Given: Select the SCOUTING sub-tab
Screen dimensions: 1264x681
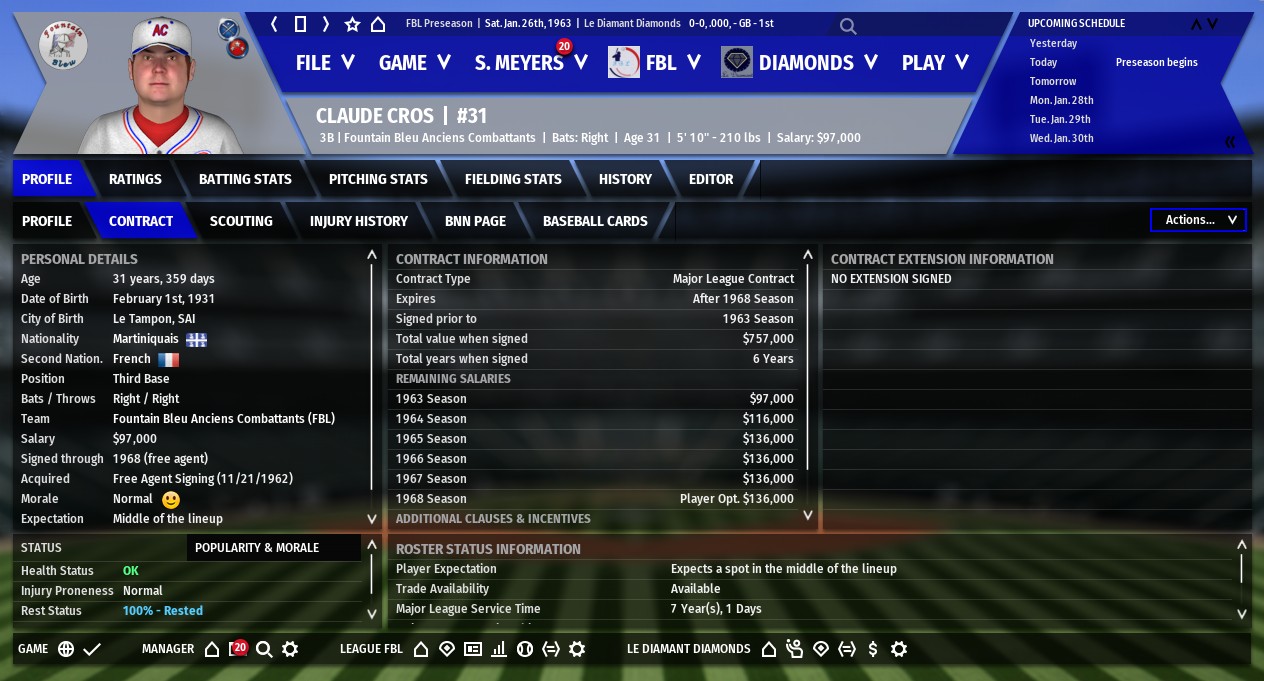Looking at the screenshot, I should tap(241, 221).
